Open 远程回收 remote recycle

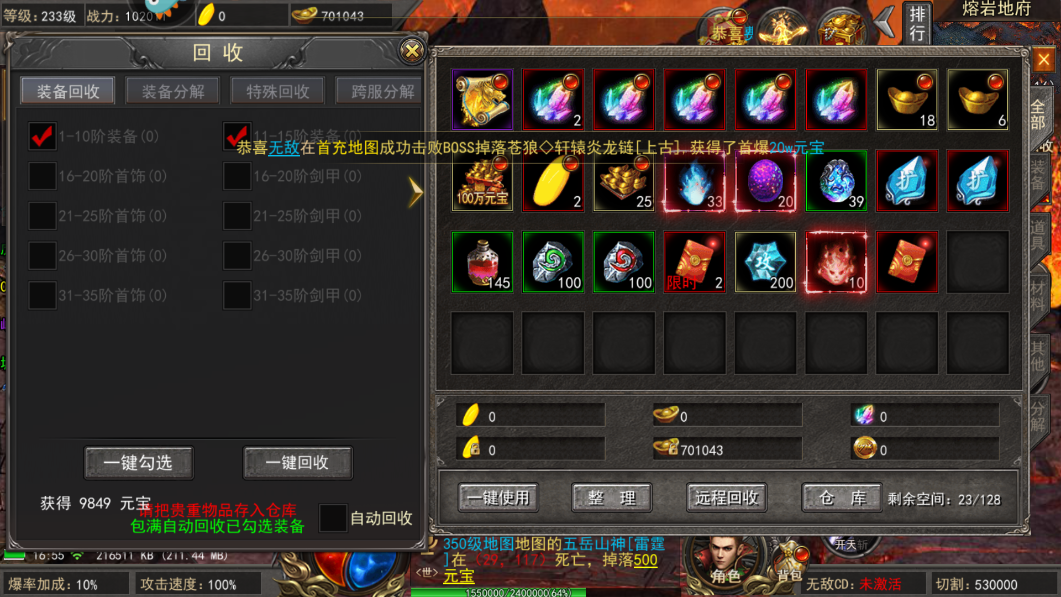pos(727,498)
